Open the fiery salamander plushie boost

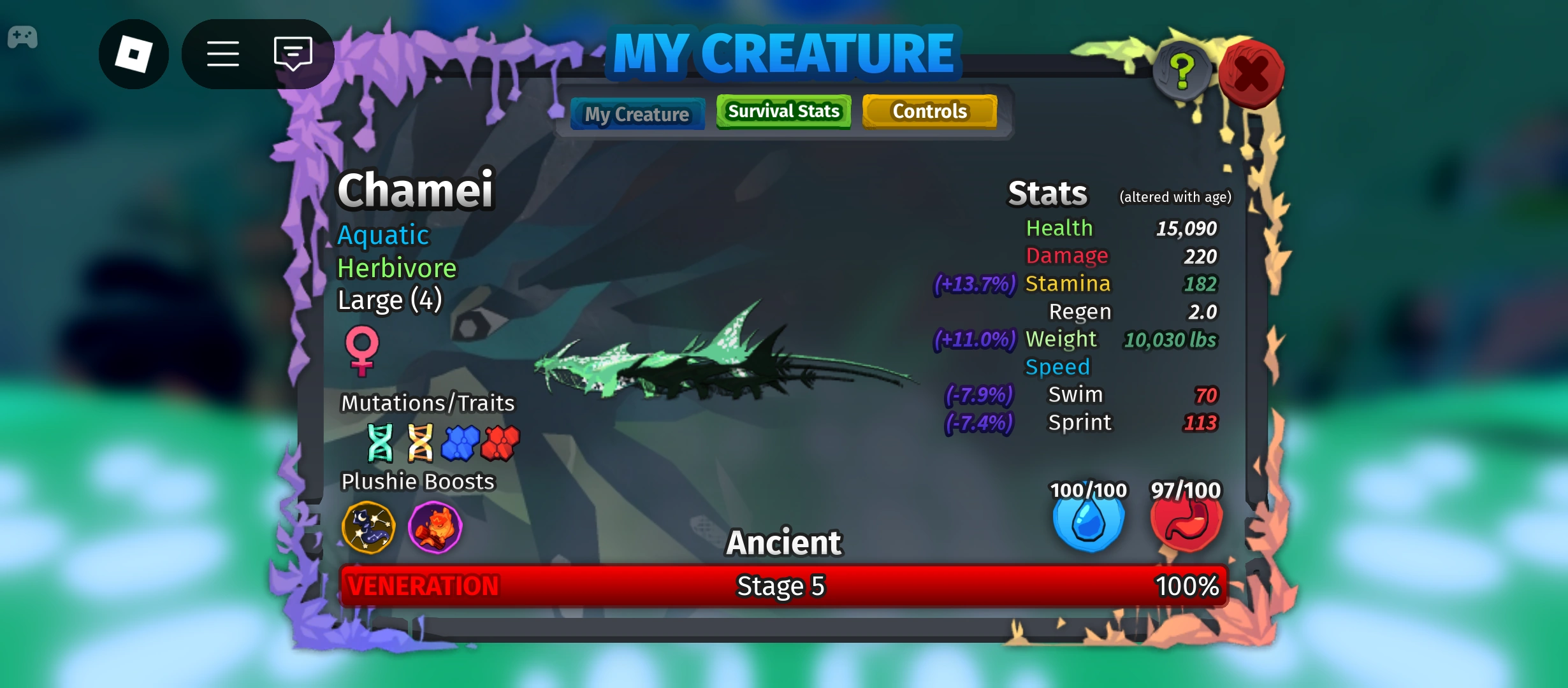[x=435, y=527]
